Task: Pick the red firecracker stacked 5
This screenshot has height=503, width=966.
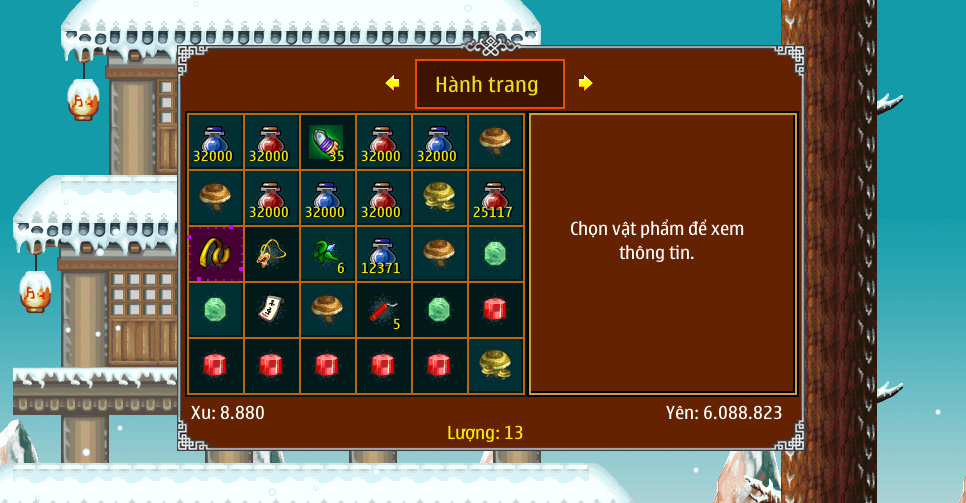Action: (x=383, y=310)
